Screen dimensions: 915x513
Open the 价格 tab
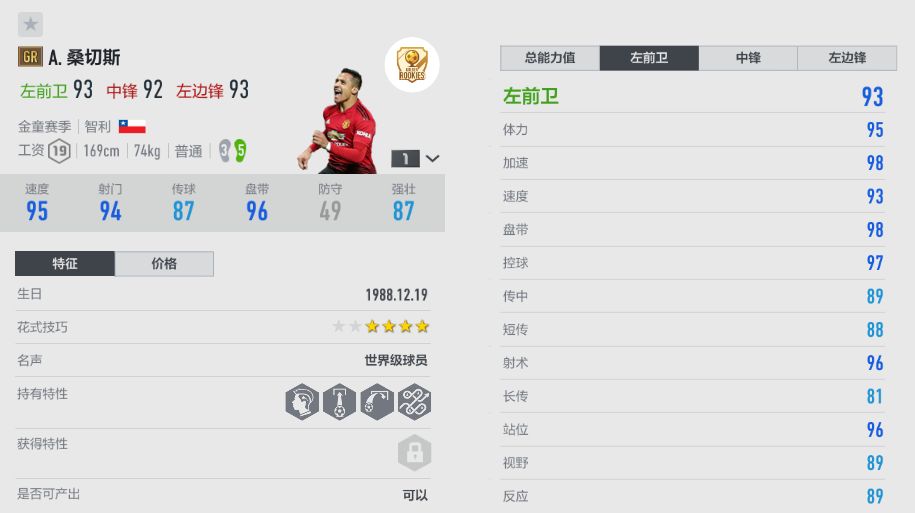tap(164, 264)
